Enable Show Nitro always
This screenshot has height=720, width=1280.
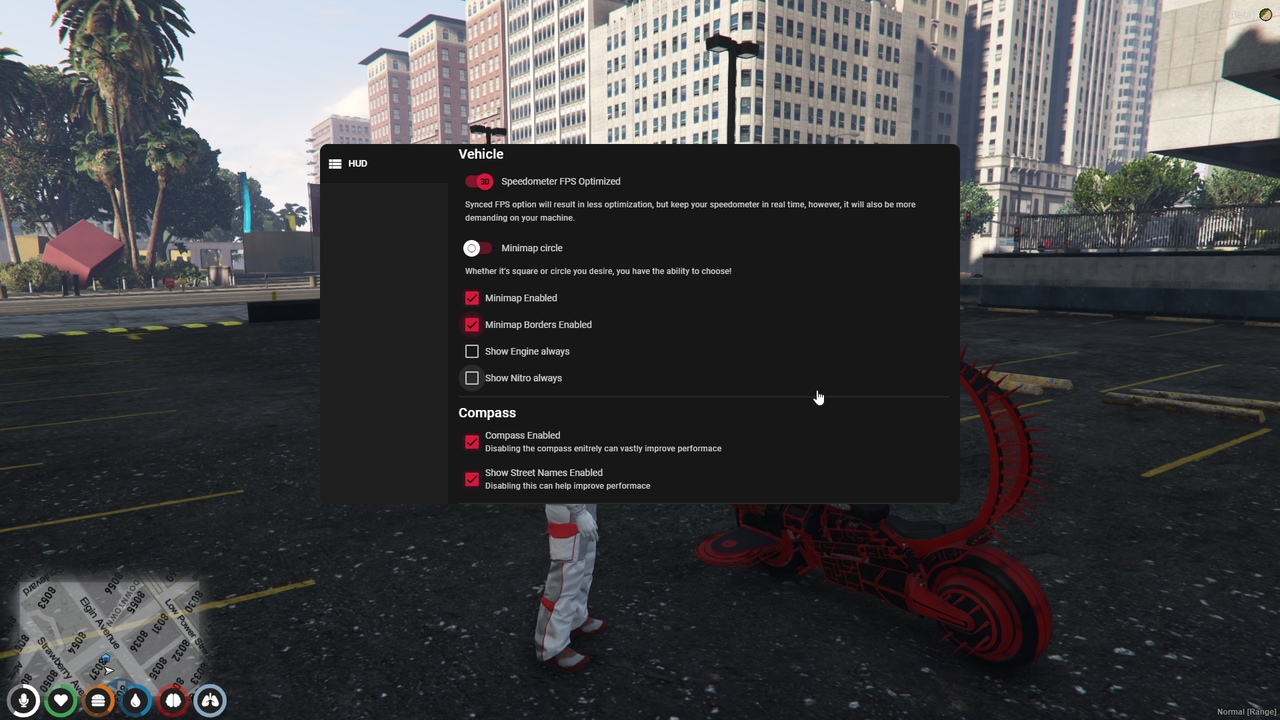coord(471,377)
